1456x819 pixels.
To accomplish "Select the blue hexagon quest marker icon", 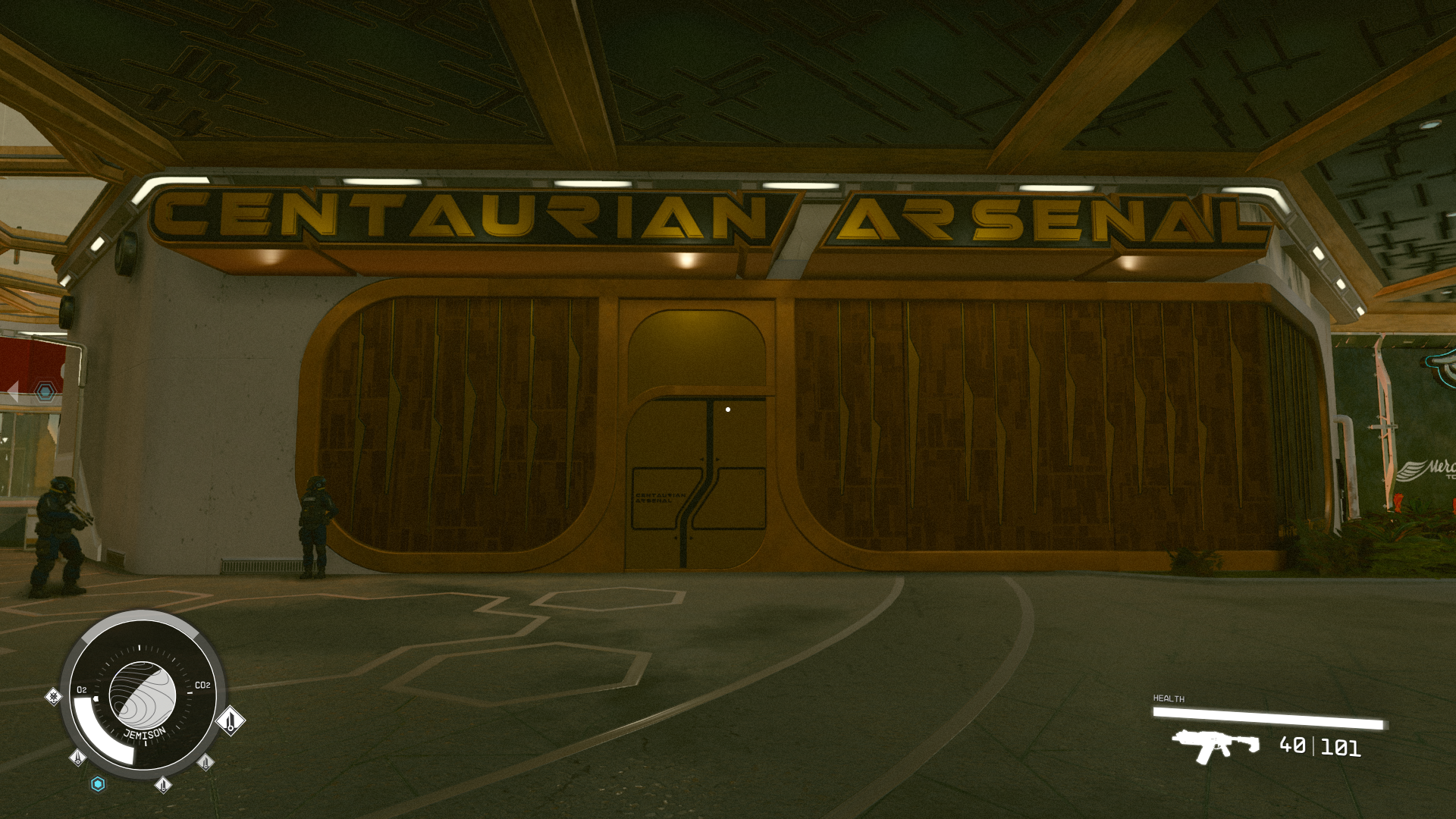I will point(98,785).
